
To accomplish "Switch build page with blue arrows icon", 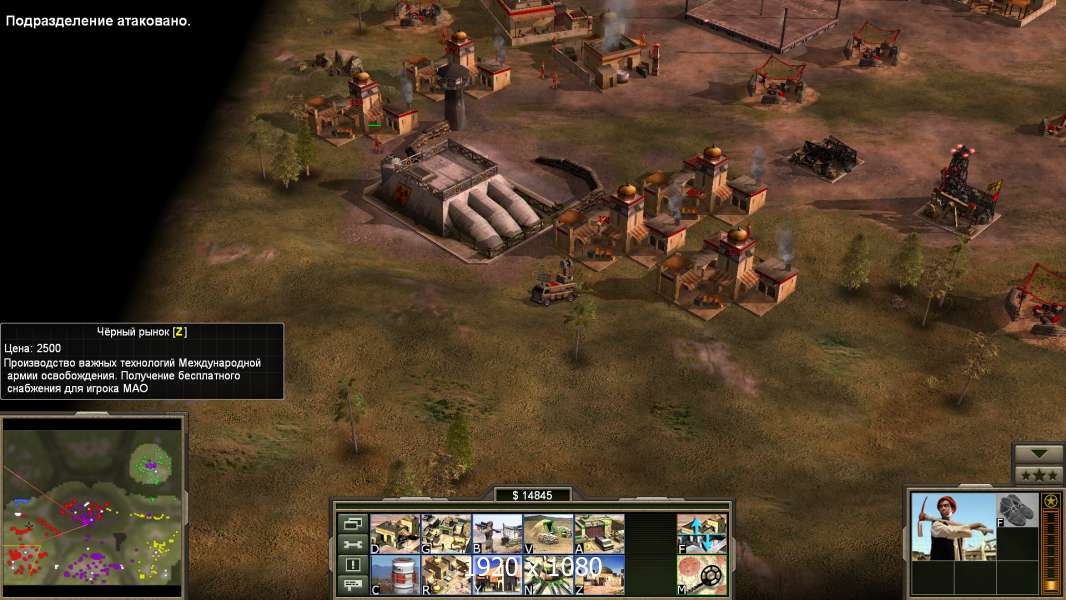I will (x=702, y=533).
